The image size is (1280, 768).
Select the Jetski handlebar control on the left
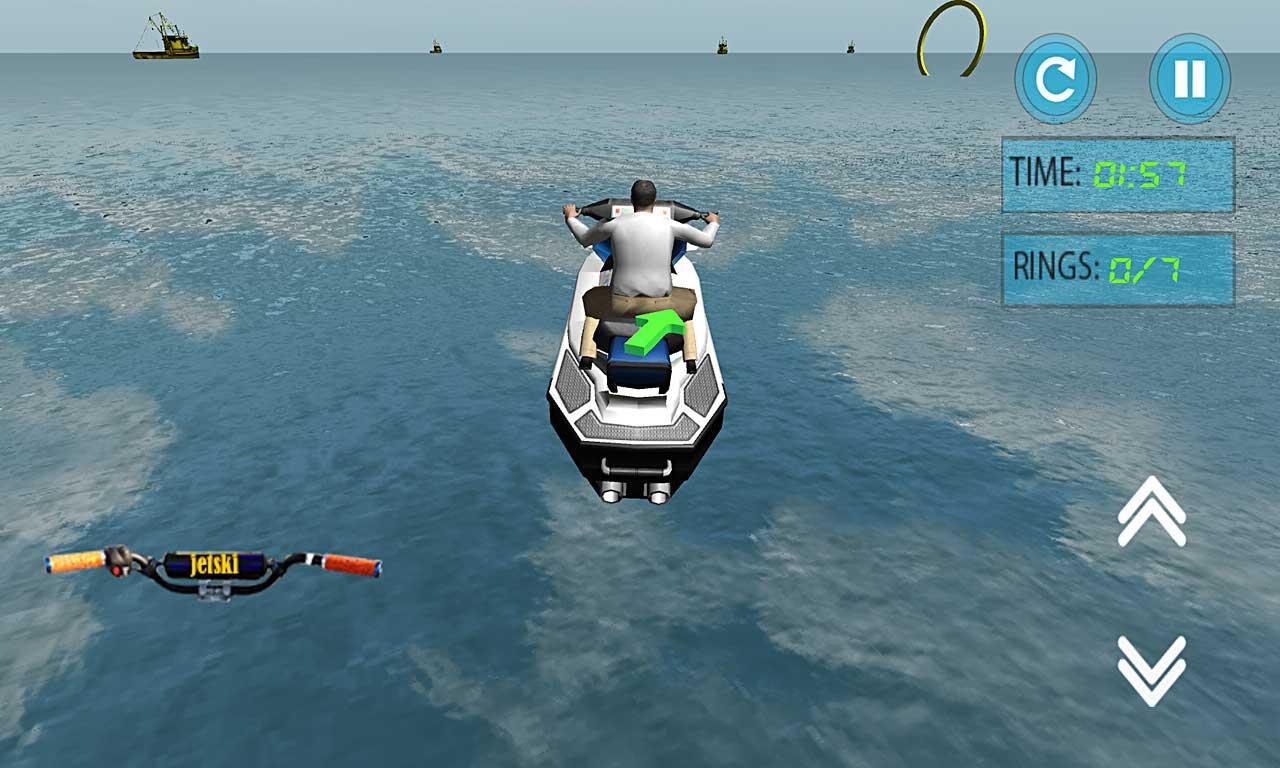coord(210,570)
